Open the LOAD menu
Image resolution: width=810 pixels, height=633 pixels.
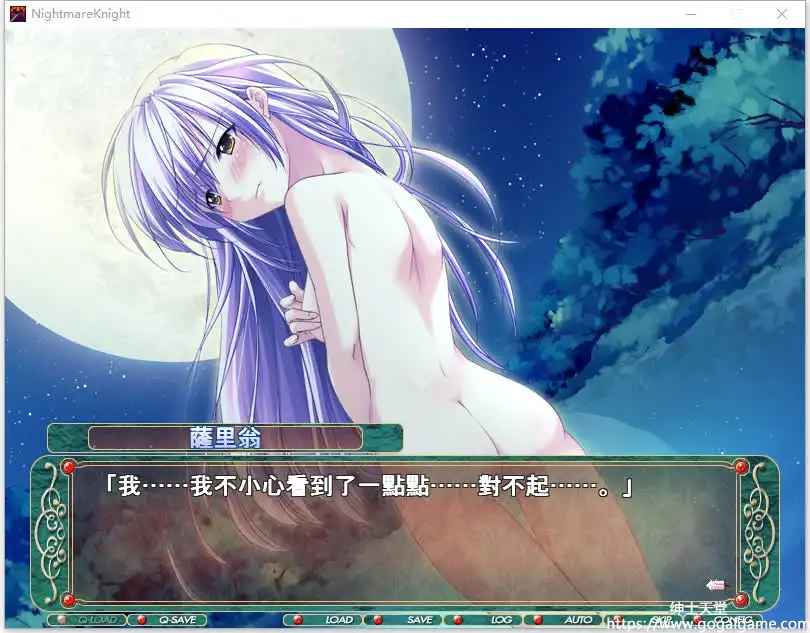[x=339, y=620]
